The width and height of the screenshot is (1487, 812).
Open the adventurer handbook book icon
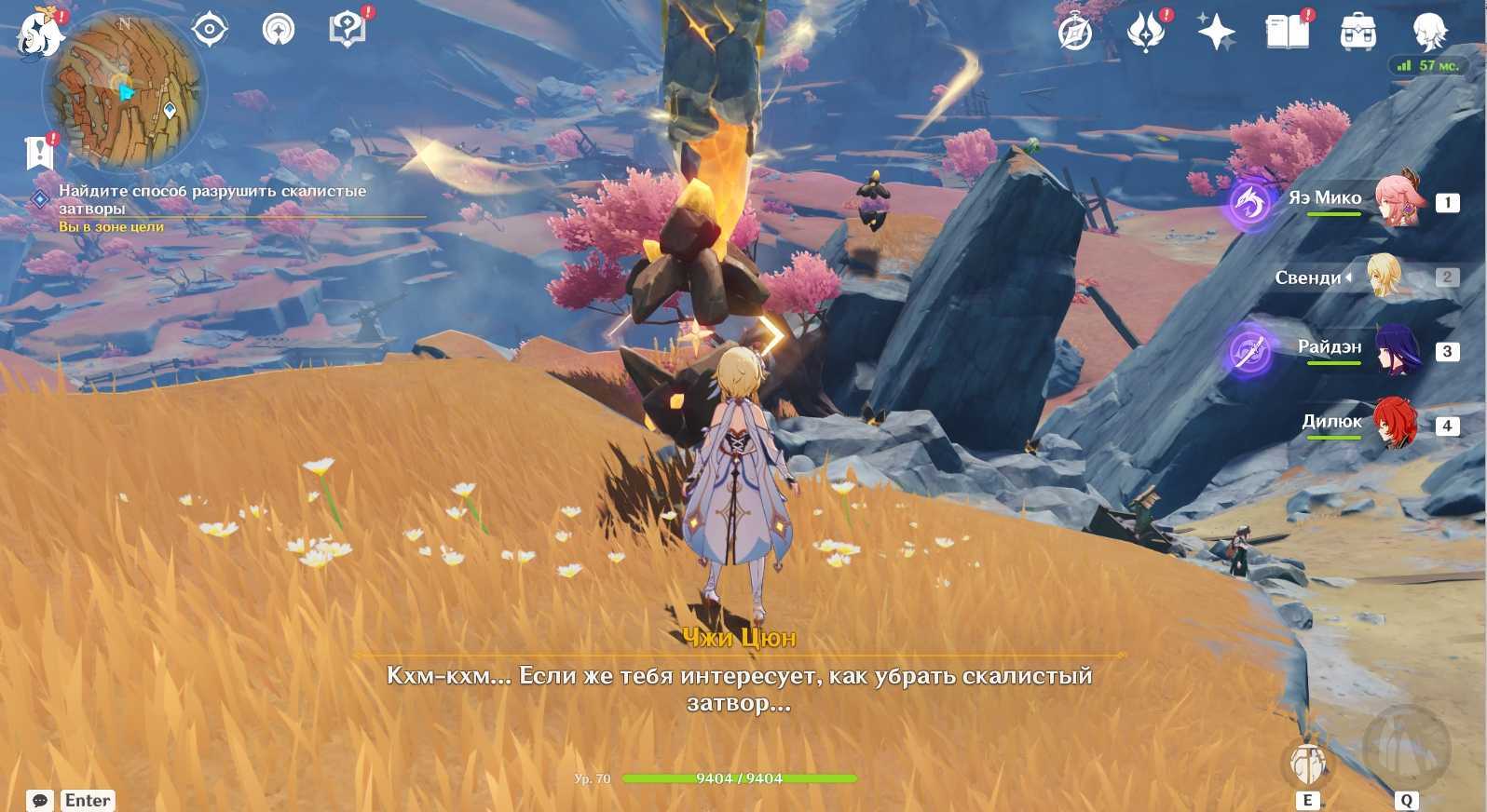(x=1287, y=33)
